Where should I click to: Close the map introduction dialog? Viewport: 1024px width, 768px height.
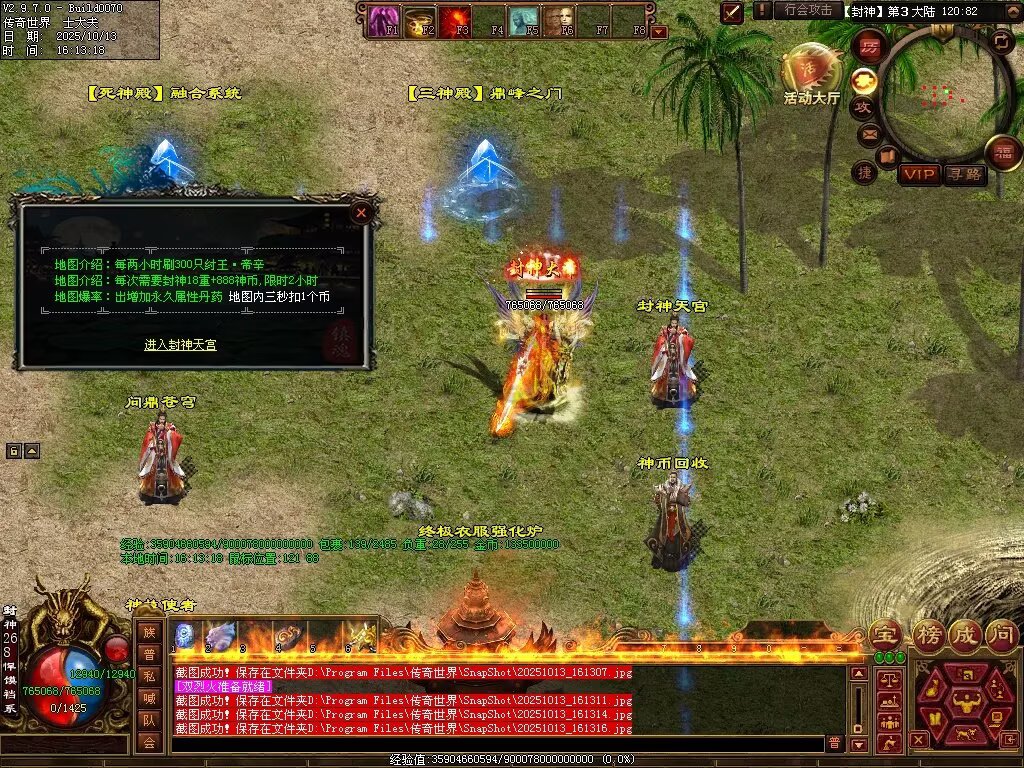click(x=361, y=212)
